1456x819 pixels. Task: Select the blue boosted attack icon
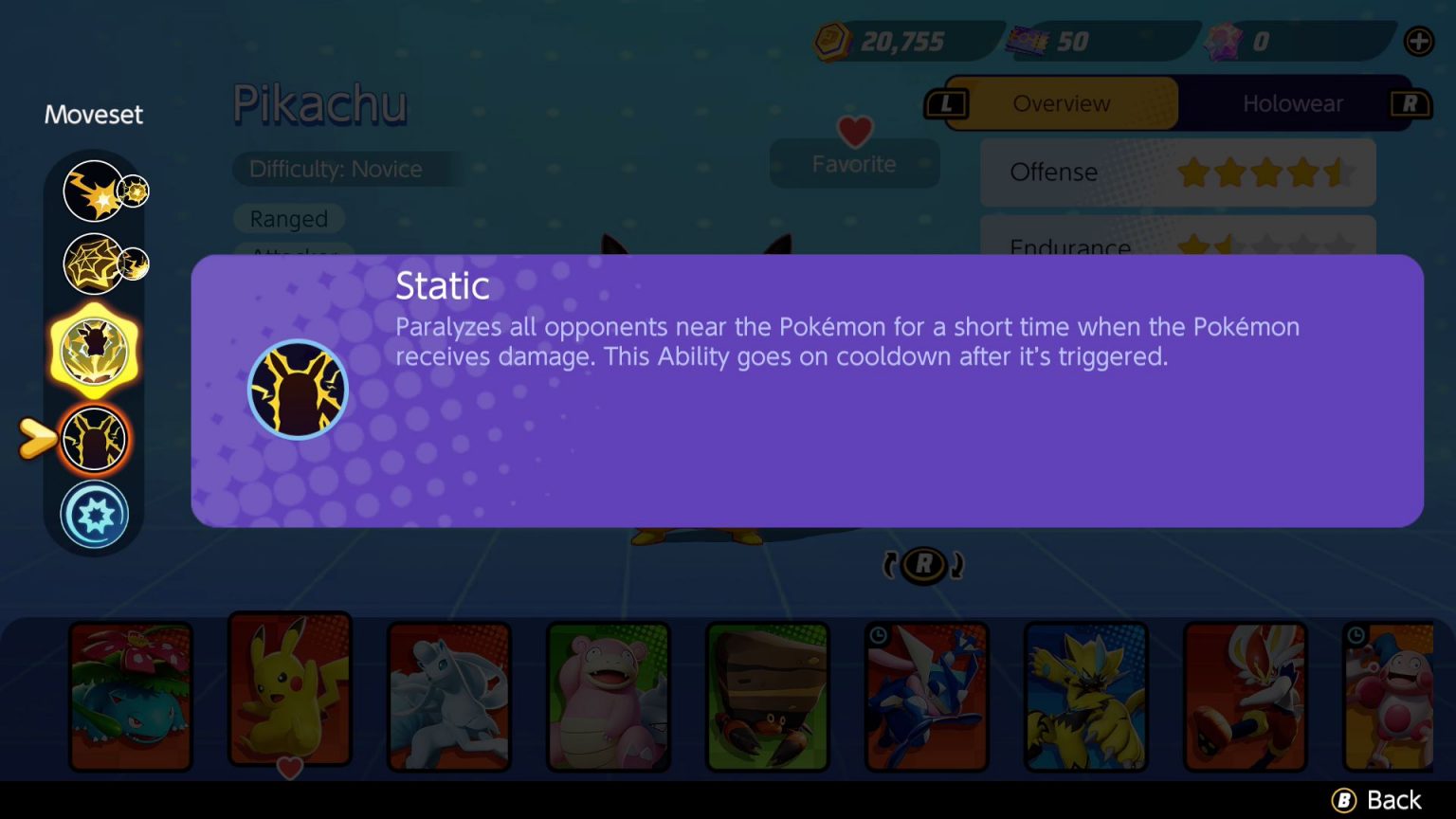click(x=94, y=513)
